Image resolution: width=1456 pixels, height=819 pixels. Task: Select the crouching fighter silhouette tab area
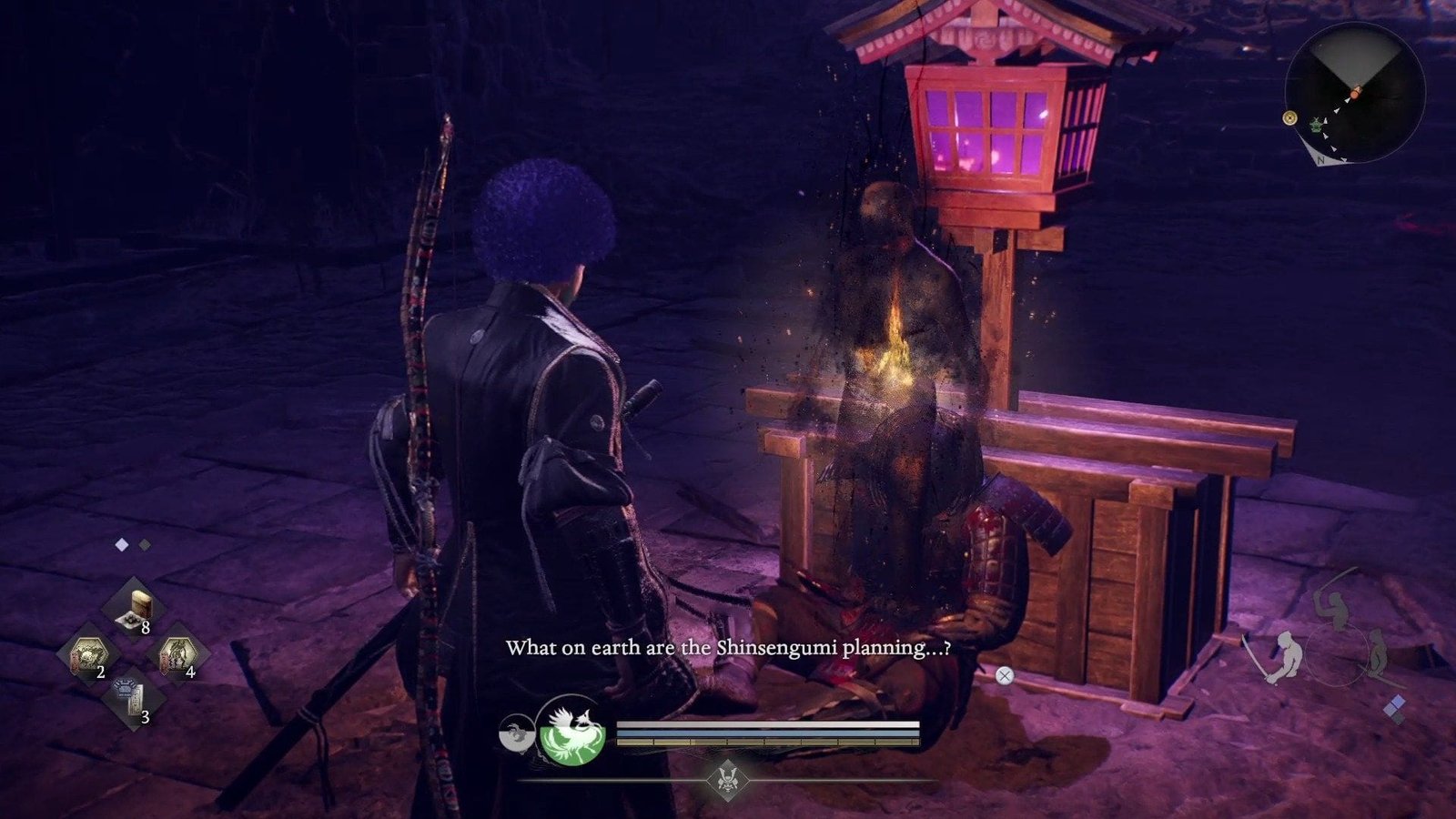tap(1378, 652)
